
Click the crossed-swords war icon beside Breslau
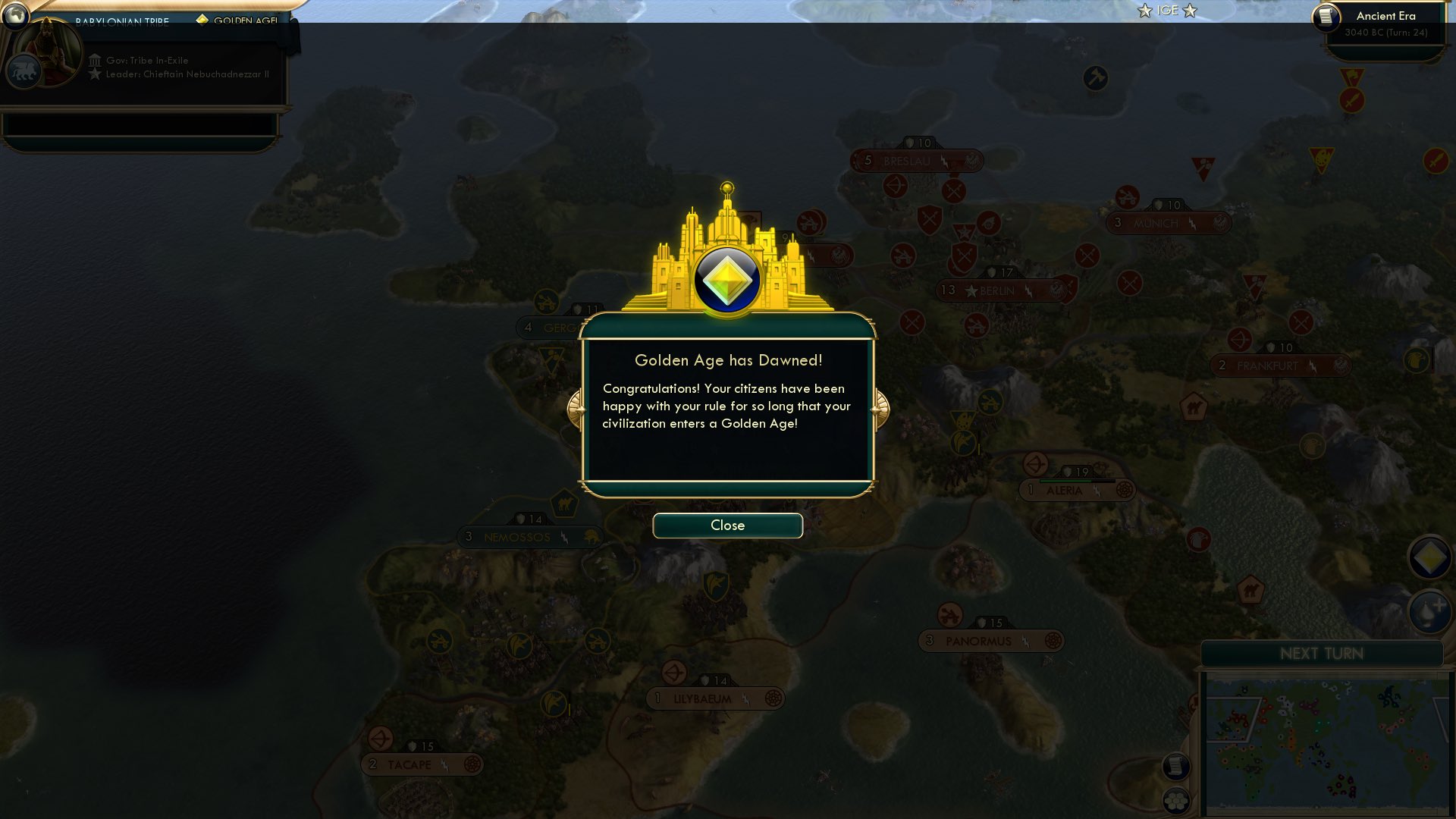(x=953, y=191)
